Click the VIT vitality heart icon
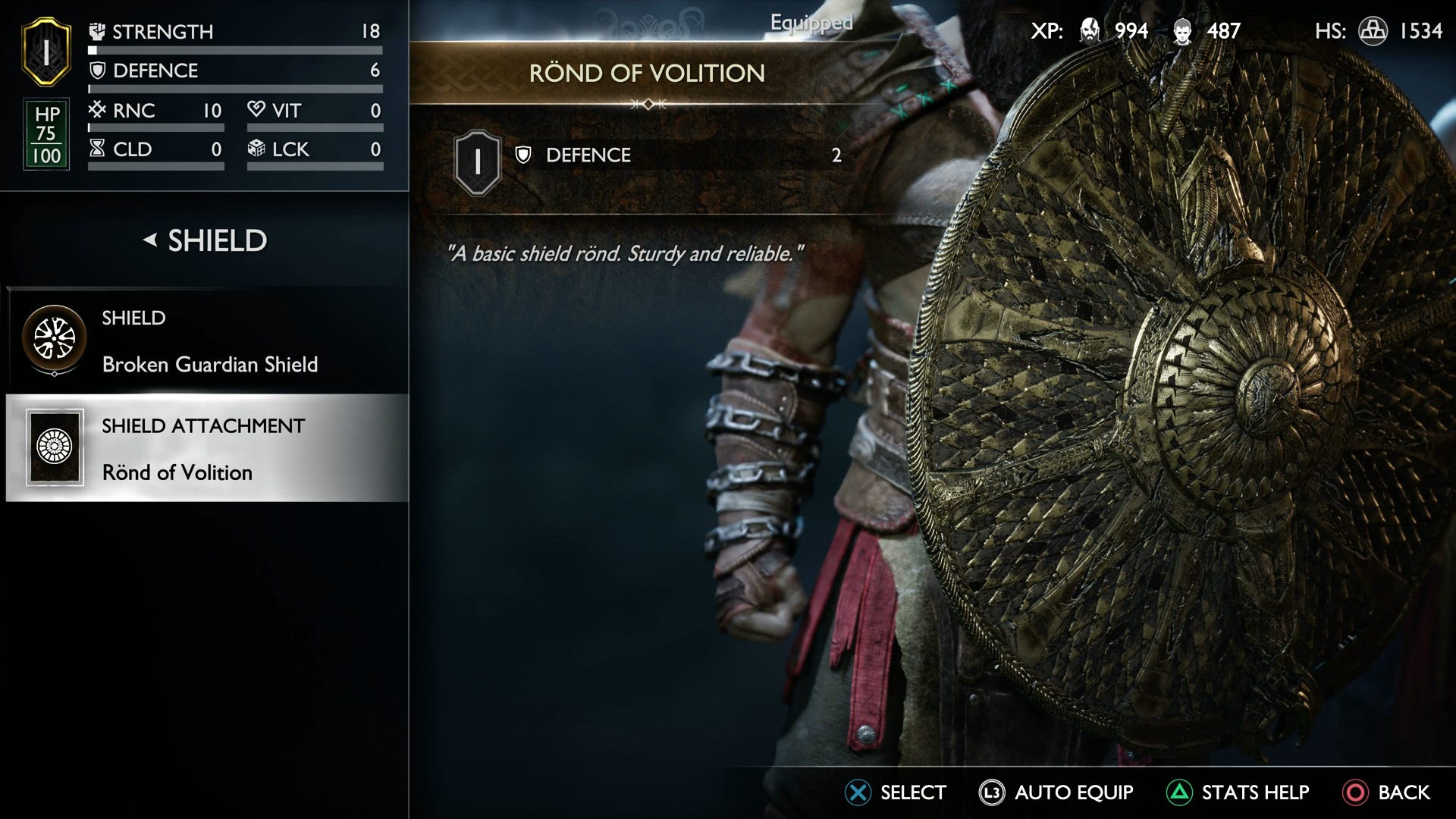The image size is (1456, 819). 257,111
